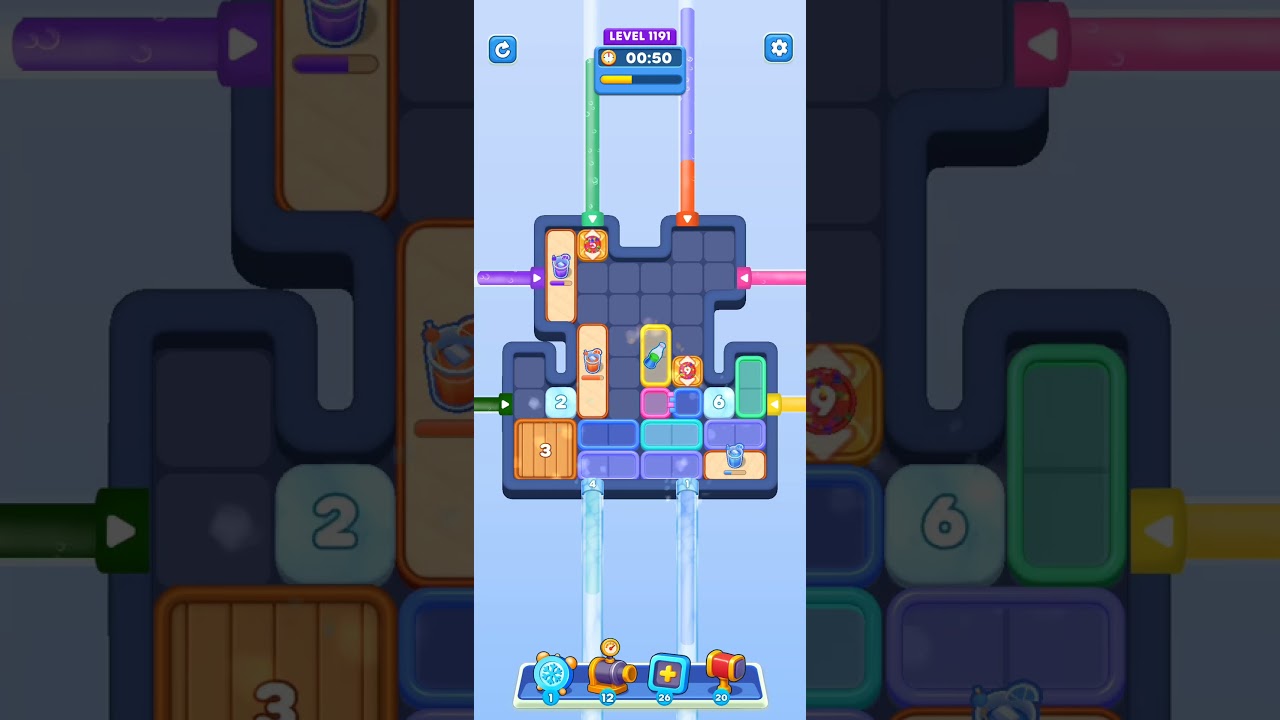The image size is (1280, 720).
Task: Open the settings gear menu
Action: click(778, 48)
